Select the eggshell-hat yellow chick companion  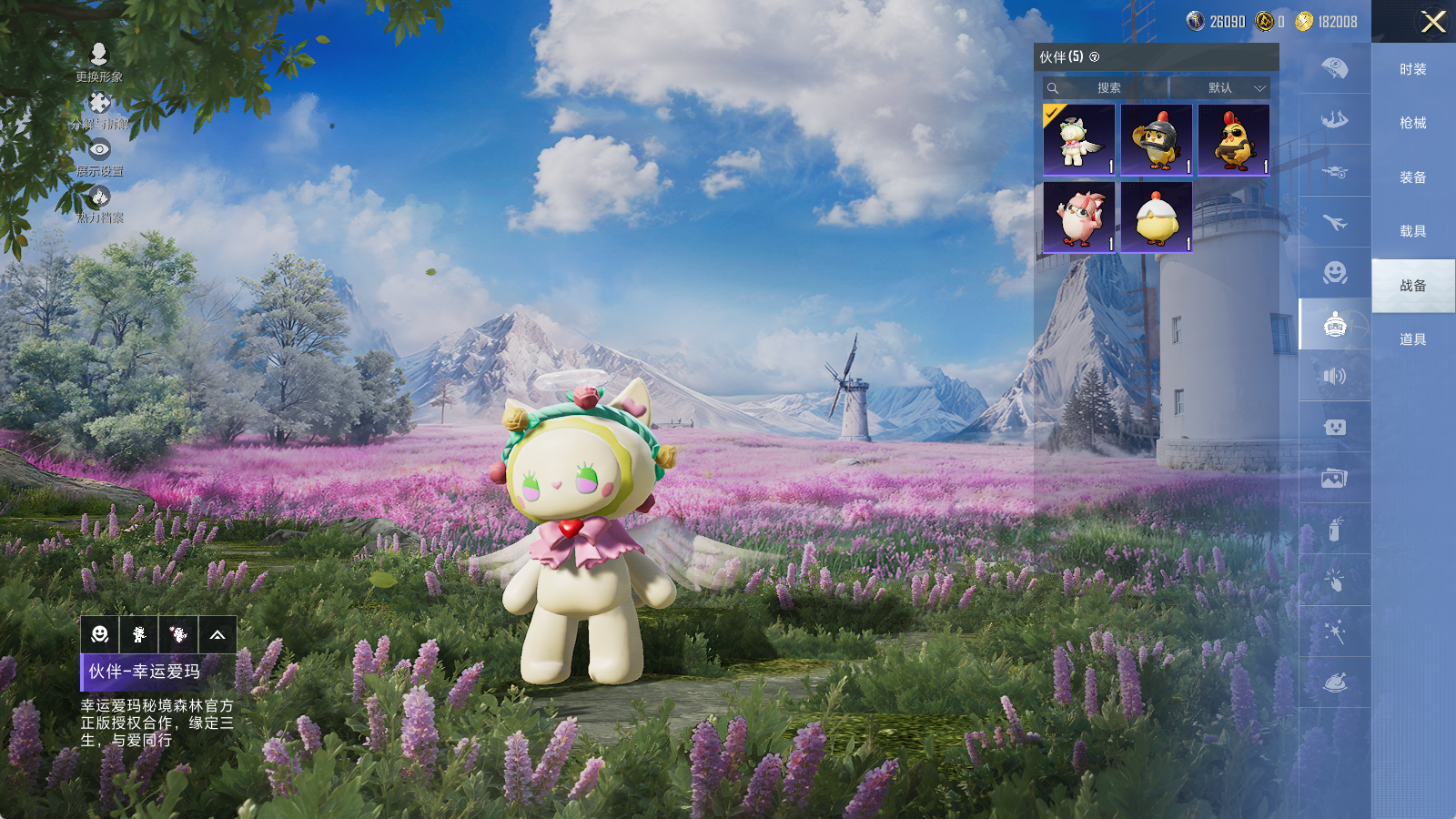[1157, 217]
